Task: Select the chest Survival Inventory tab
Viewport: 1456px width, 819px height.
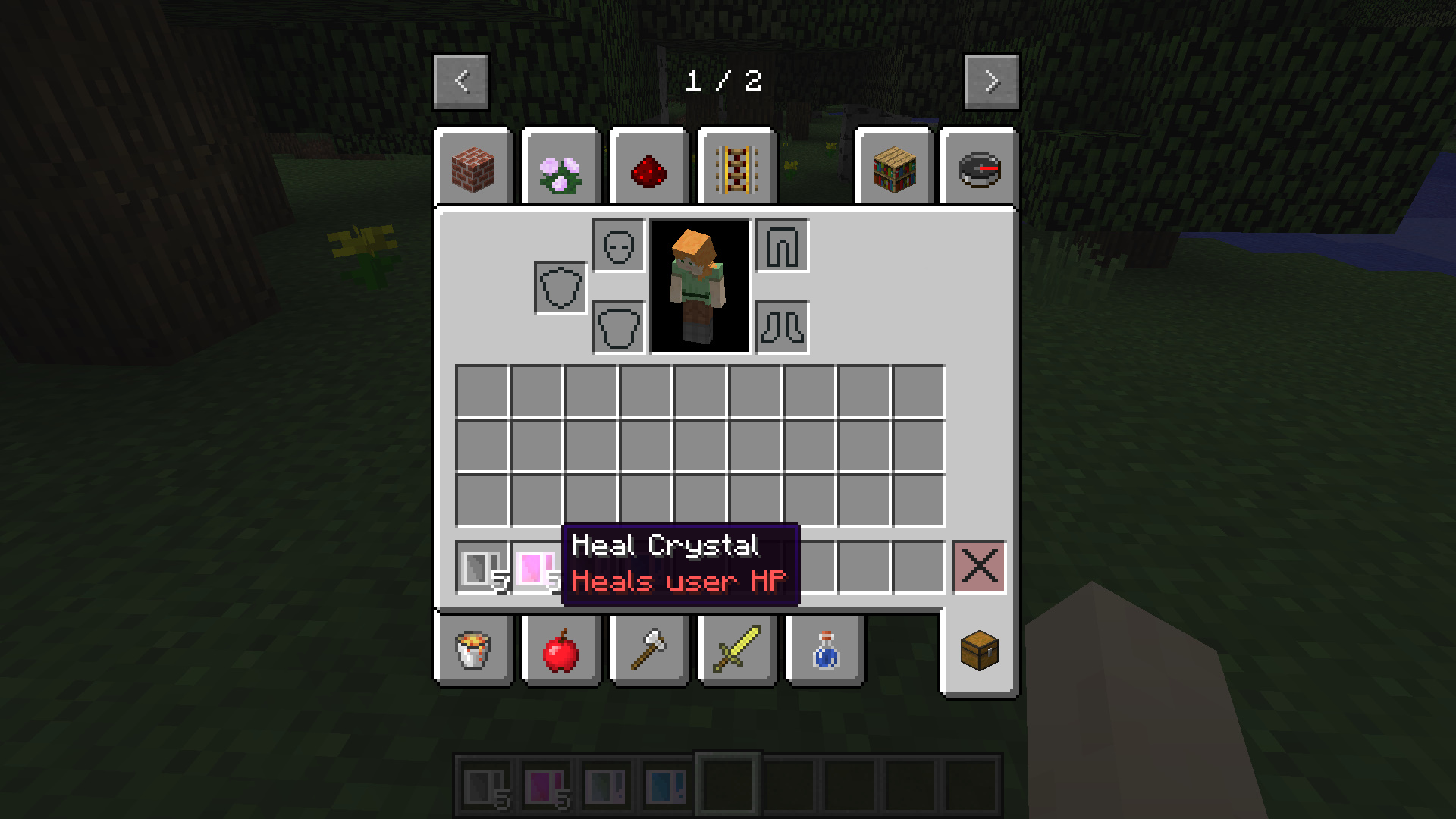Action: [979, 650]
